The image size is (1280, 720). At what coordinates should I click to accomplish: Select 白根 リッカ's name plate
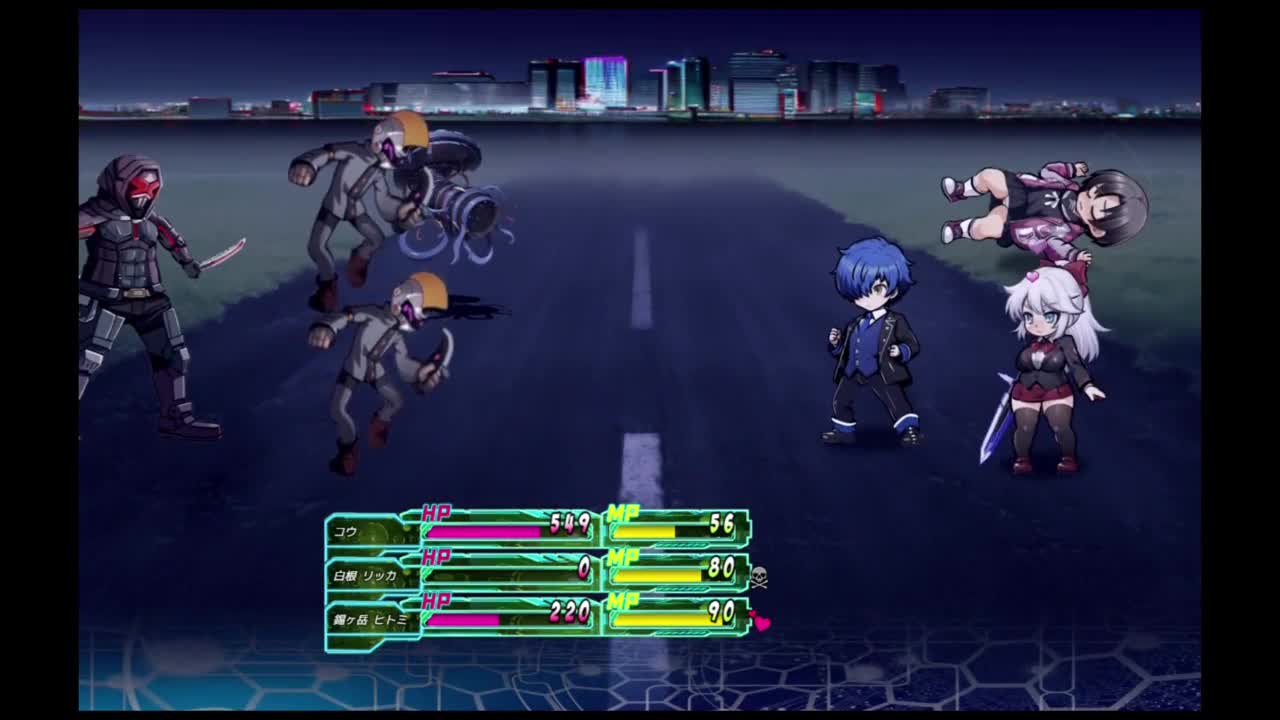click(366, 576)
